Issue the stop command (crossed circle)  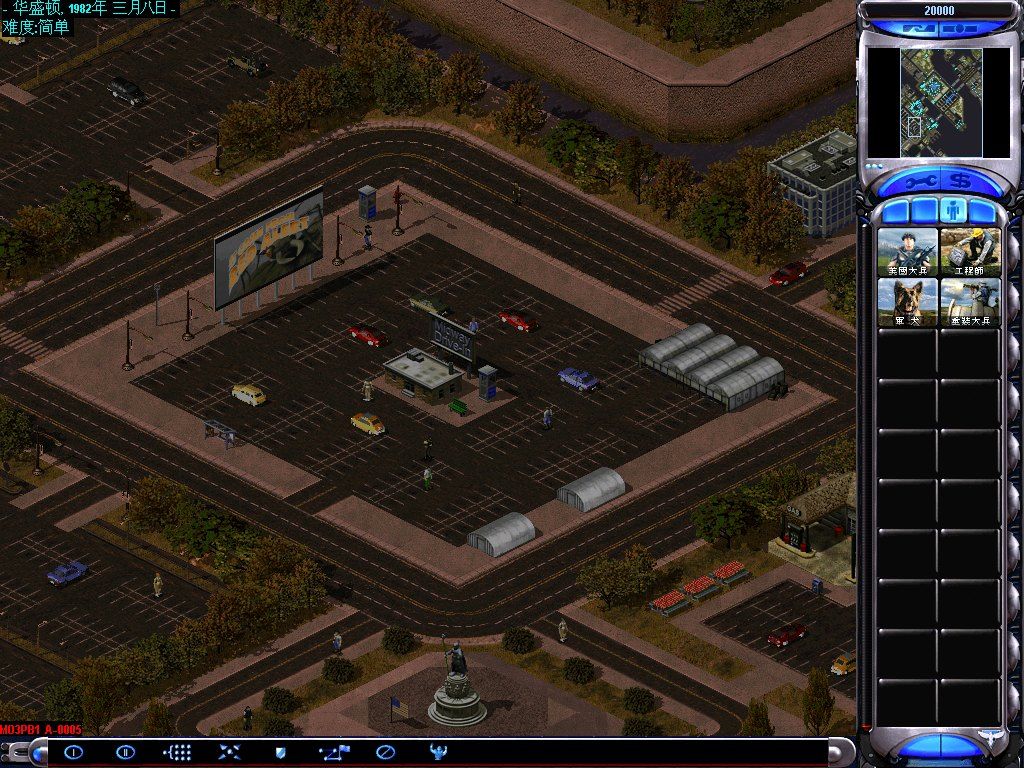tap(385, 752)
